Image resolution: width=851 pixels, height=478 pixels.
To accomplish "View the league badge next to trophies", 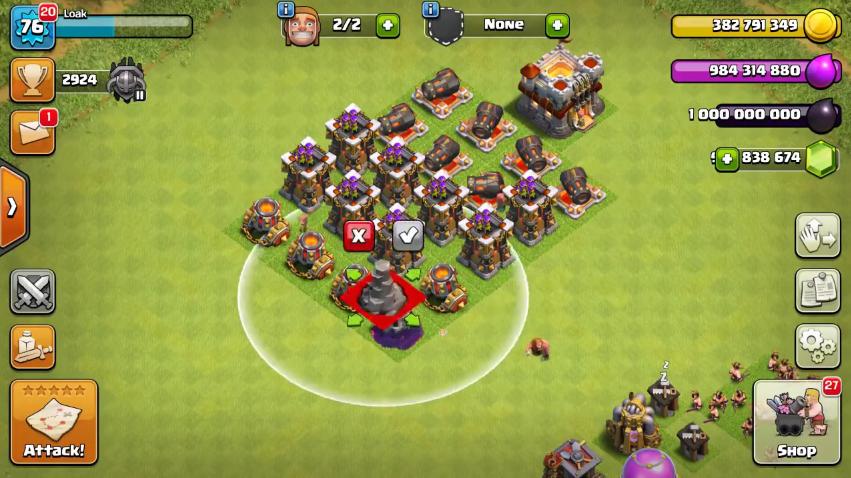I will coord(127,80).
